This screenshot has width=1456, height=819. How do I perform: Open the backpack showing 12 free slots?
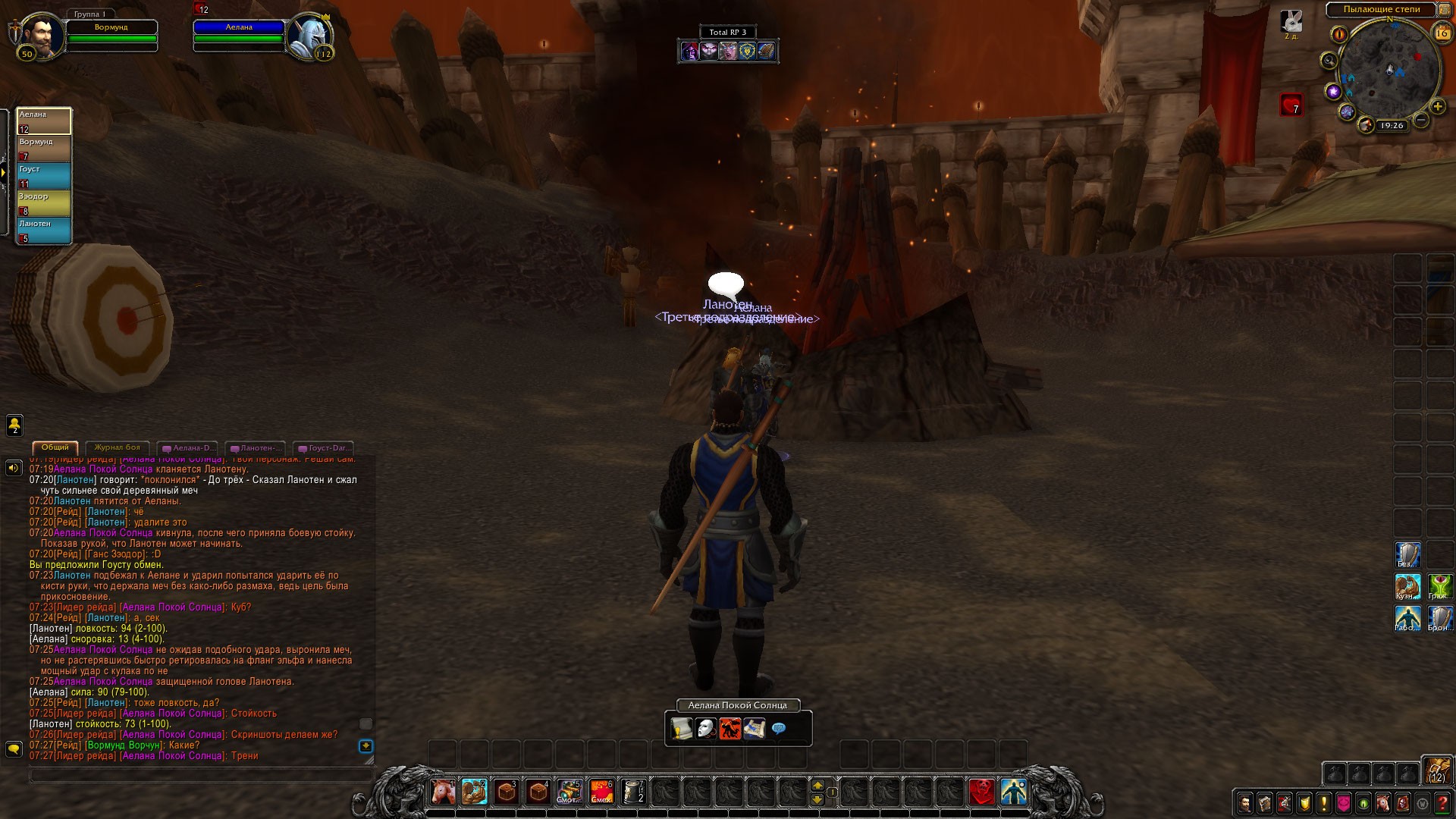[1437, 770]
